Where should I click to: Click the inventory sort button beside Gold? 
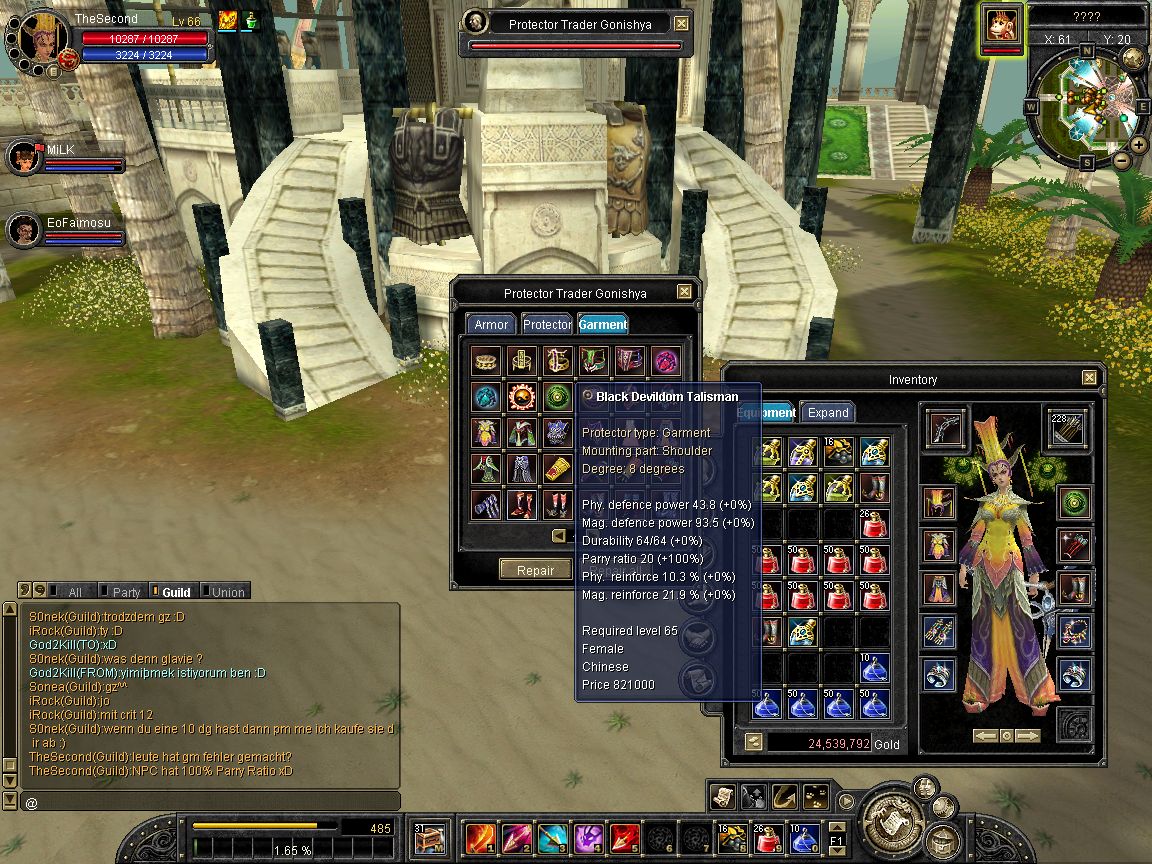pos(752,742)
